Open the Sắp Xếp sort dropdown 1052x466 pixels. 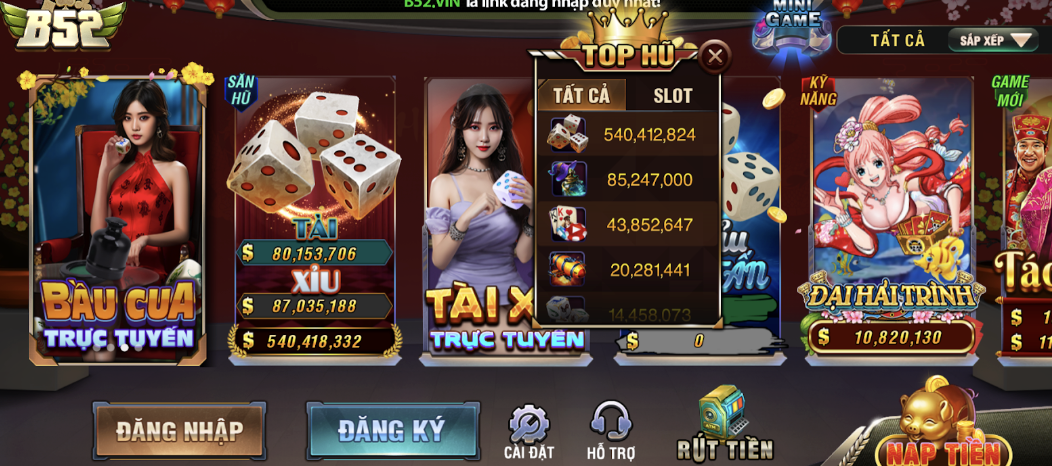coord(993,40)
